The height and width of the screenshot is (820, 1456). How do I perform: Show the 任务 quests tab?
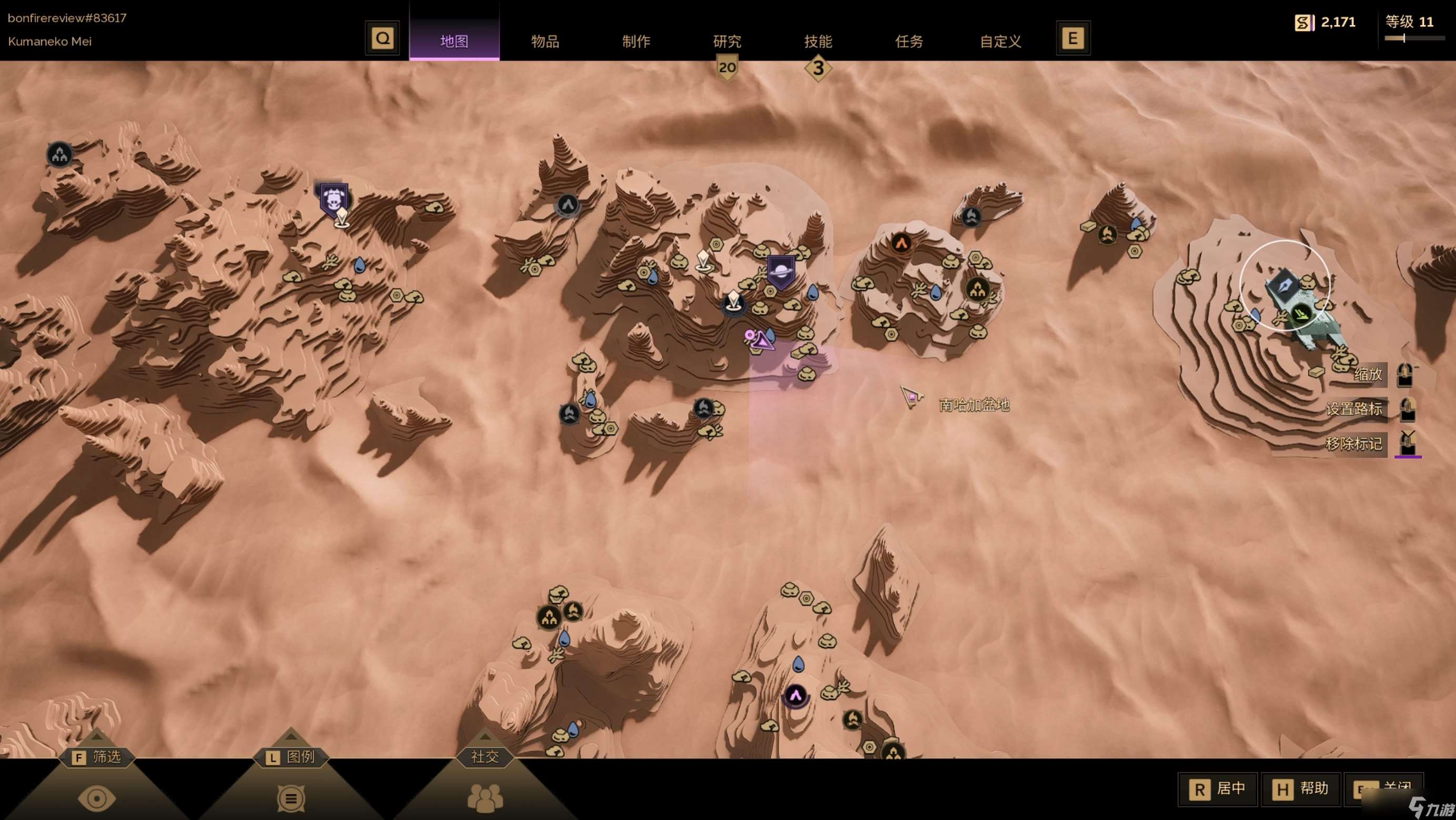click(x=909, y=41)
